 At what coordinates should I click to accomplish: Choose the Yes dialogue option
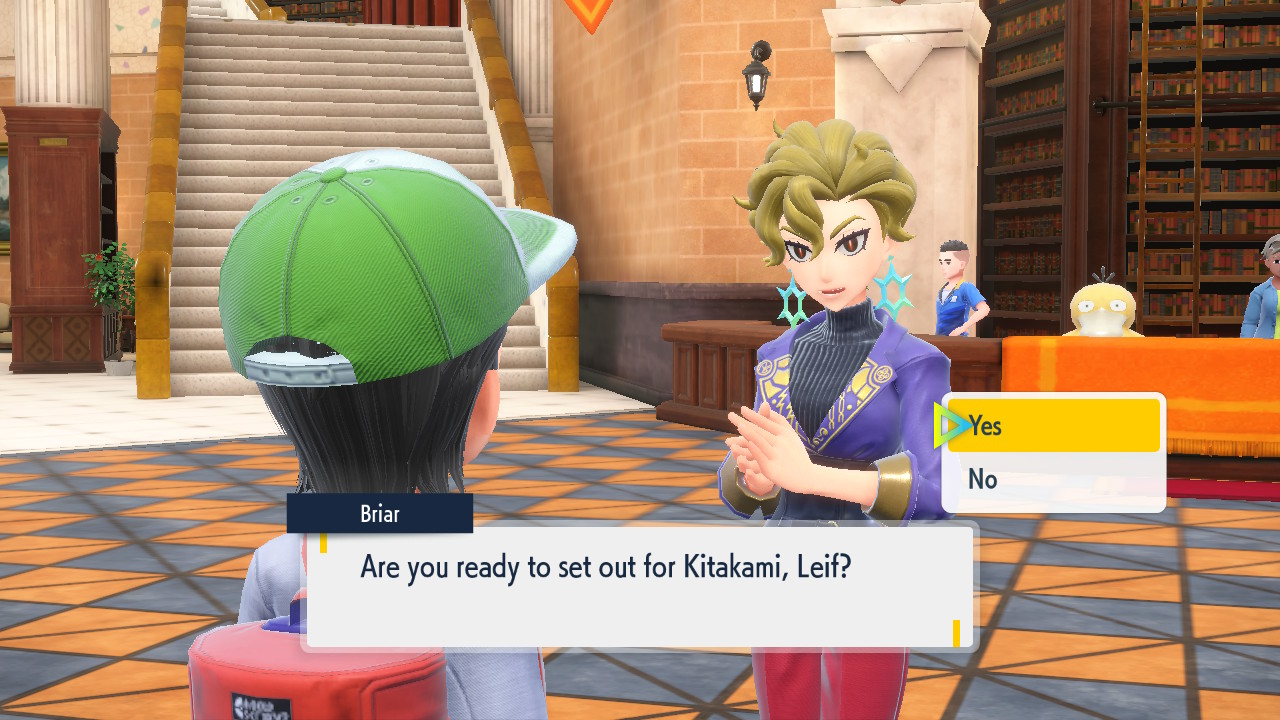click(x=1053, y=426)
